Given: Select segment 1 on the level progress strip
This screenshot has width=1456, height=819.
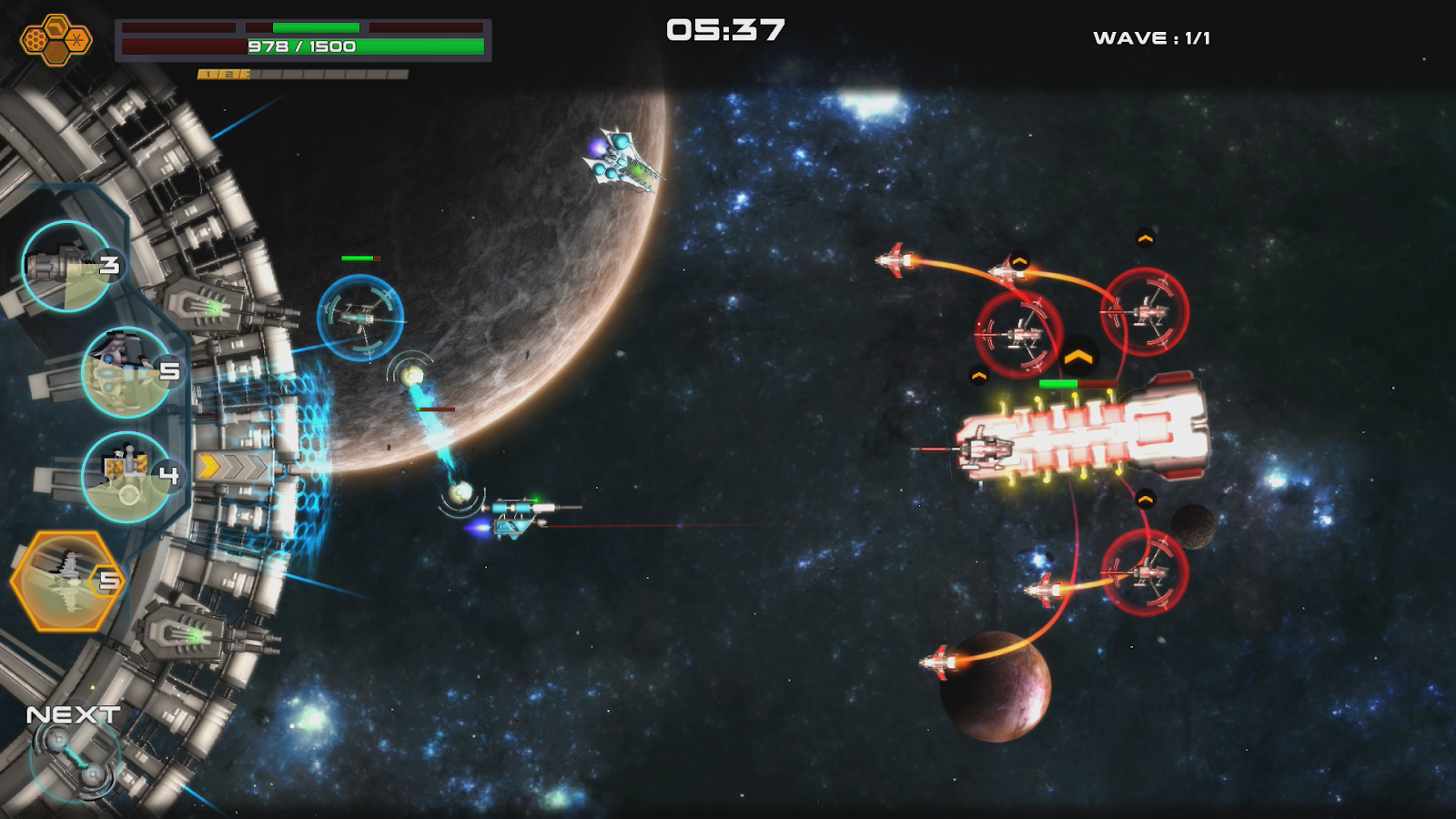Looking at the screenshot, I should pyautogui.click(x=208, y=75).
